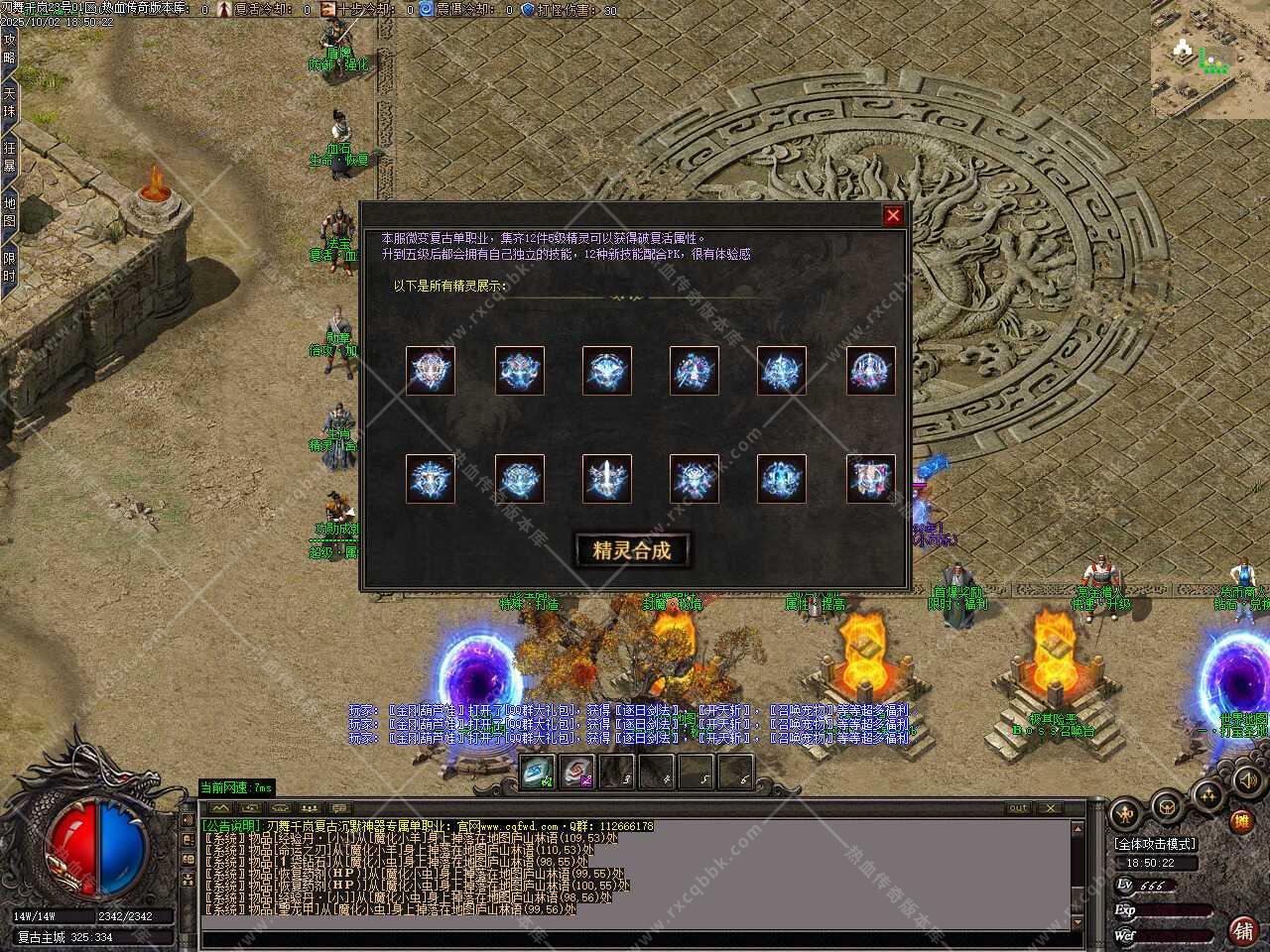Open the 地图 map side tab
This screenshot has height=952, width=1270.
coord(9,211)
